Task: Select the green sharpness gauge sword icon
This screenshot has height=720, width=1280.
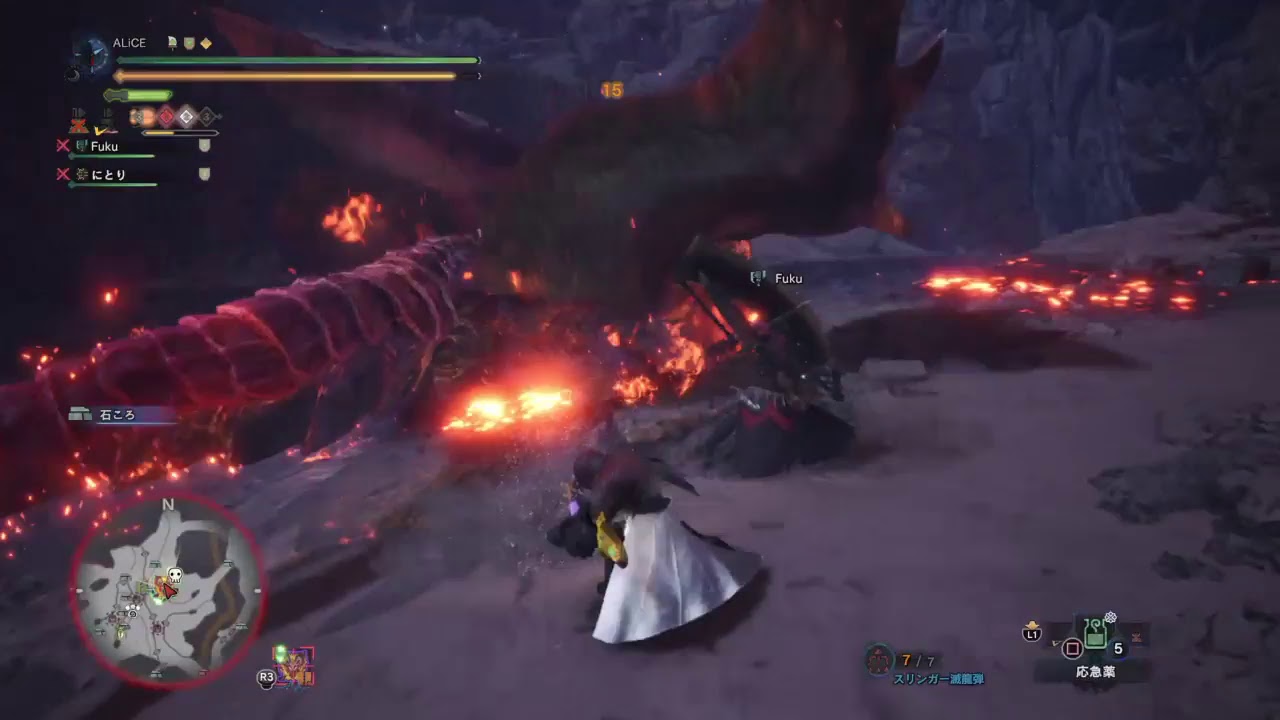Action: click(x=138, y=94)
